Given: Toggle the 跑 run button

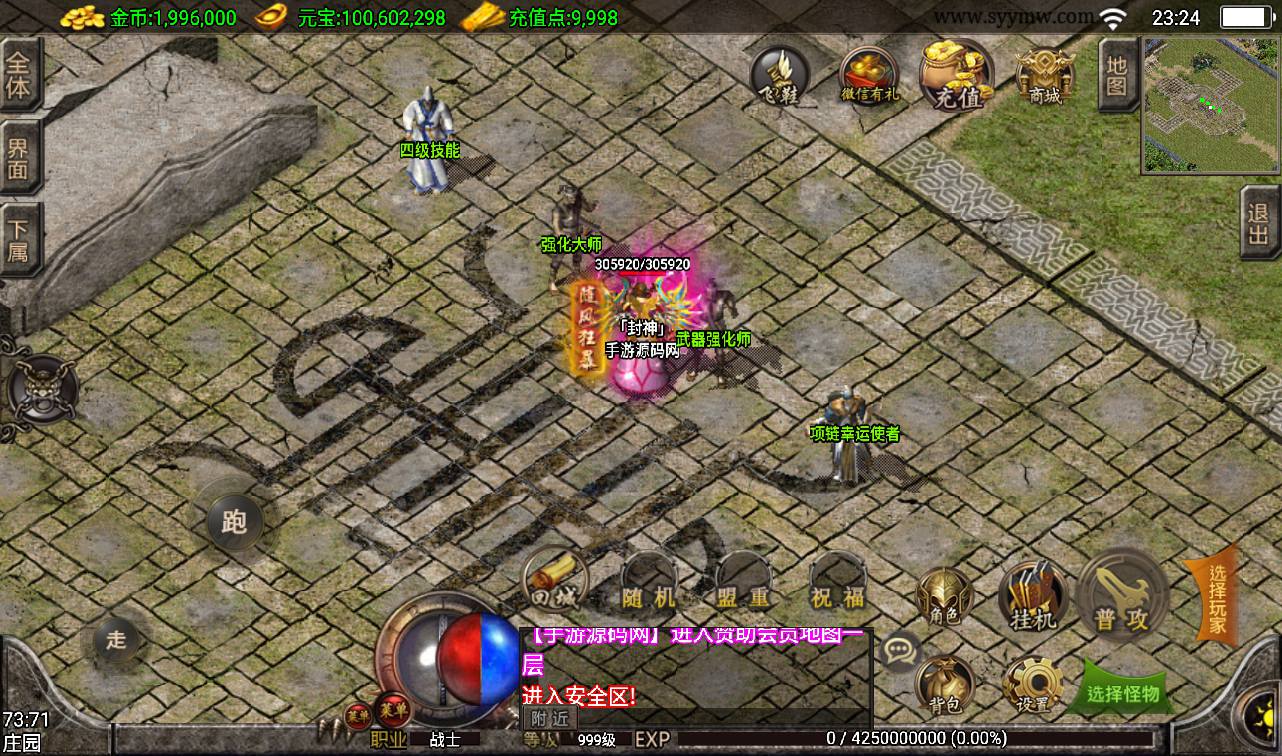Looking at the screenshot, I should click(234, 521).
